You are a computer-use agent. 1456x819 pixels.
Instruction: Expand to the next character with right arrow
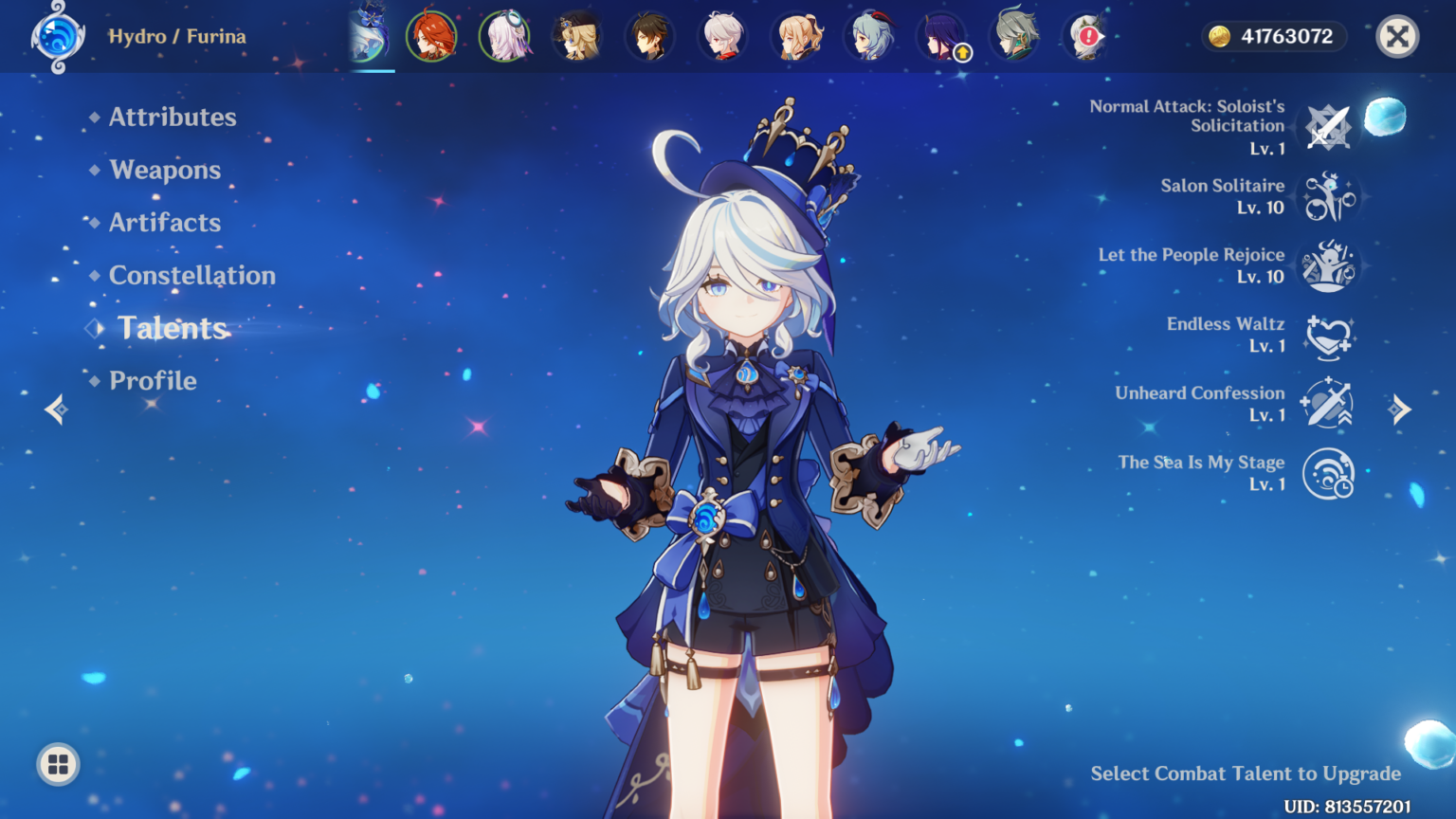tap(1401, 408)
